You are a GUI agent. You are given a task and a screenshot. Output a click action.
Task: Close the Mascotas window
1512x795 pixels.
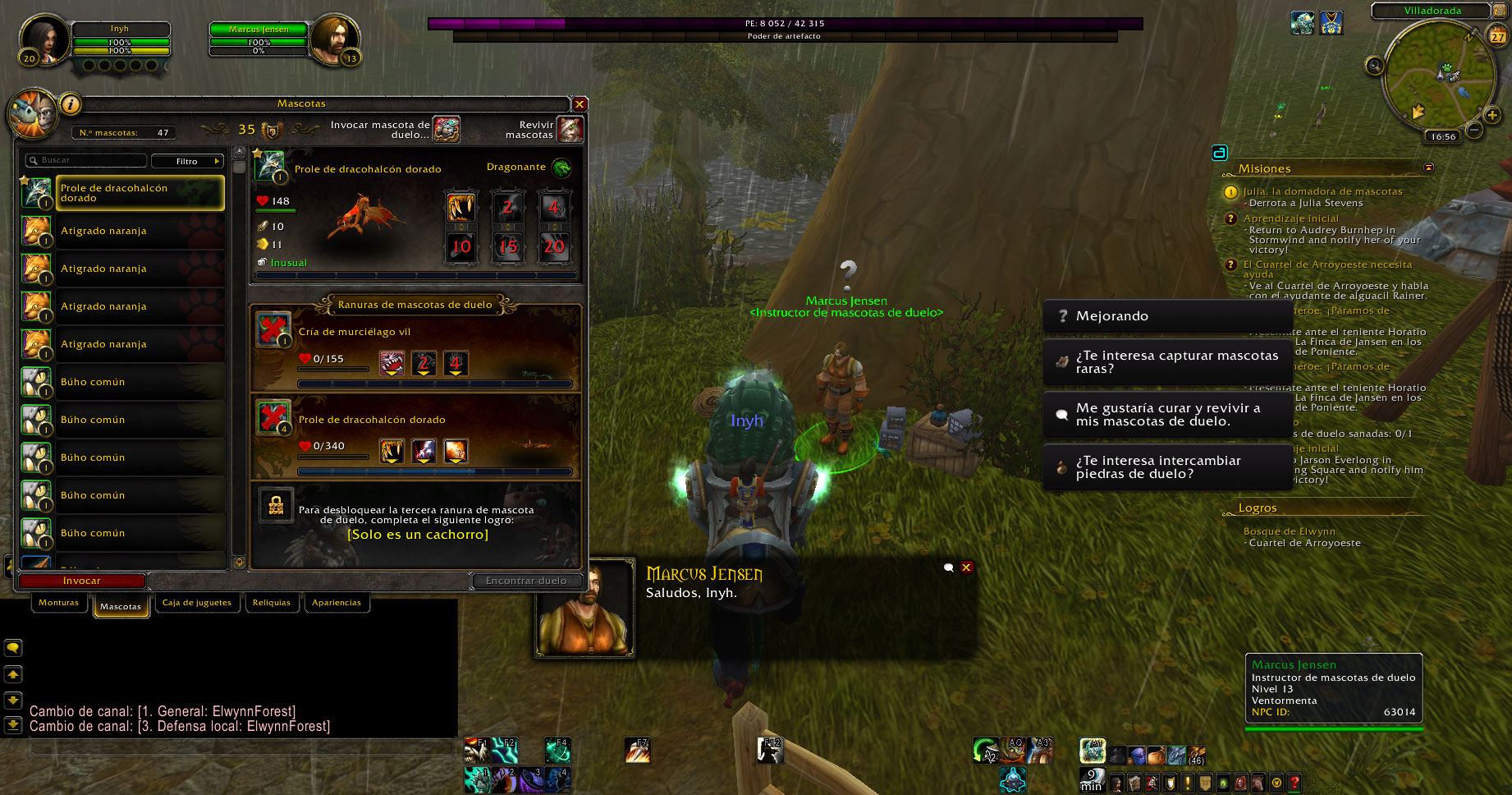[580, 104]
